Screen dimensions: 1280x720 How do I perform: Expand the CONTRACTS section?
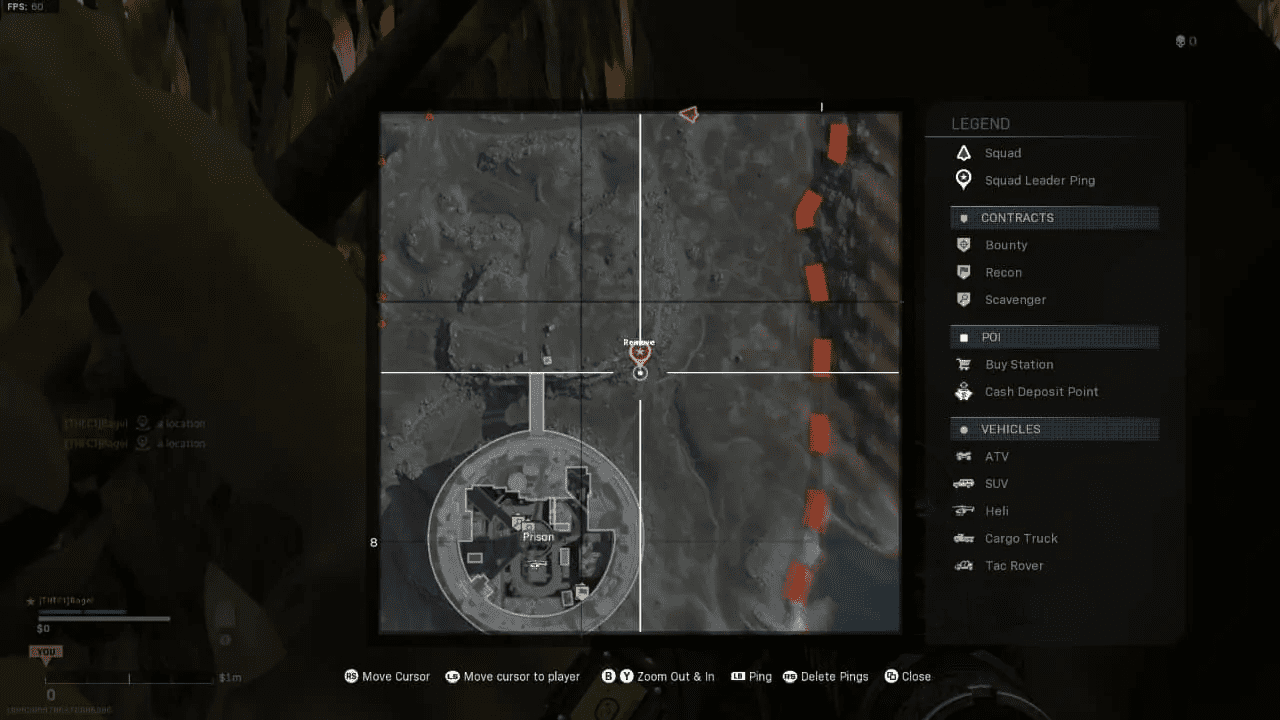click(x=1054, y=217)
